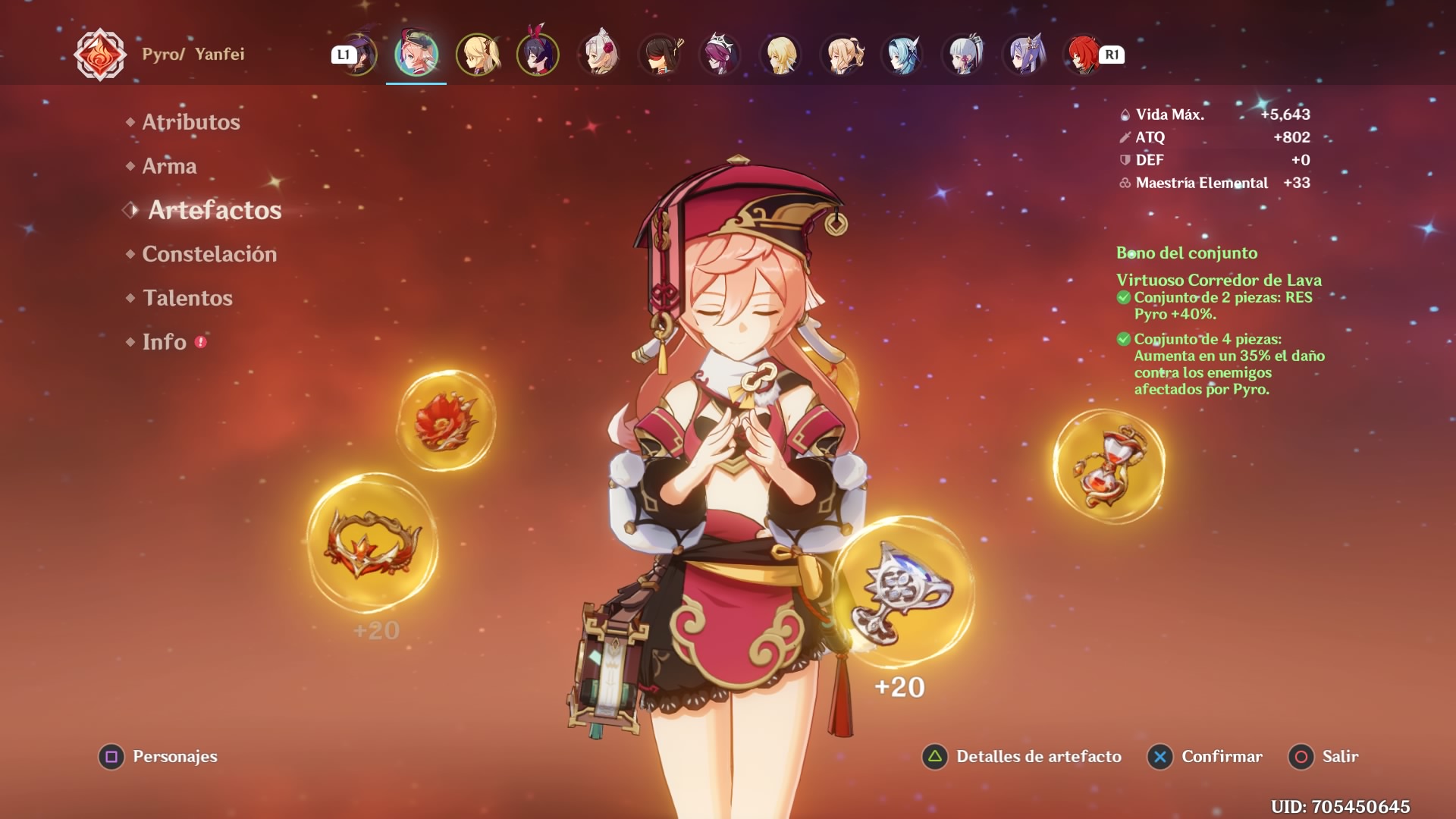Switch to Fischl's portrait
This screenshot has height=819, width=1456.
click(477, 55)
